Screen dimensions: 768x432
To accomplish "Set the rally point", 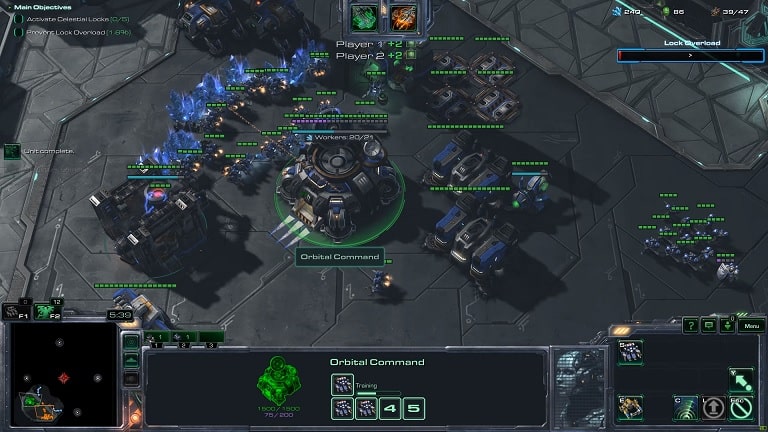I will click(740, 378).
